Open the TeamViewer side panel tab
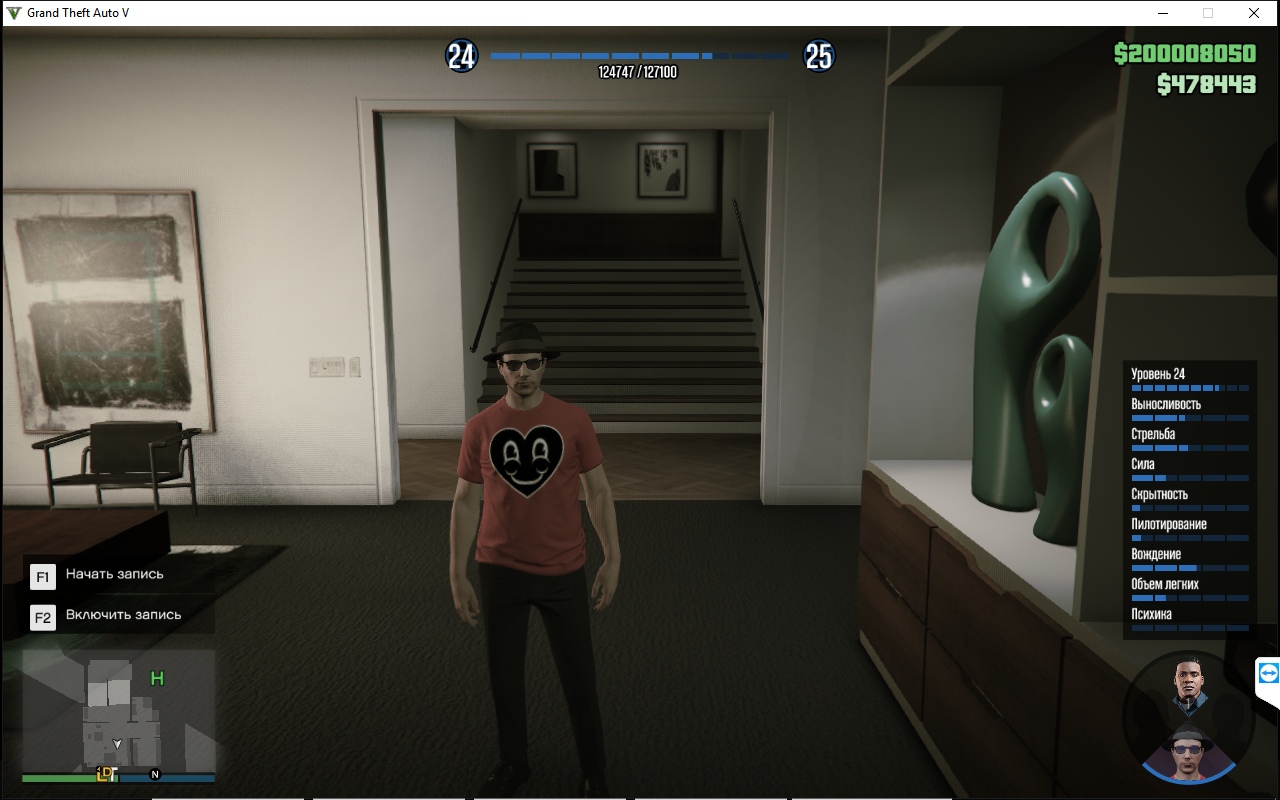The width and height of the screenshot is (1280, 800). coord(1268,674)
